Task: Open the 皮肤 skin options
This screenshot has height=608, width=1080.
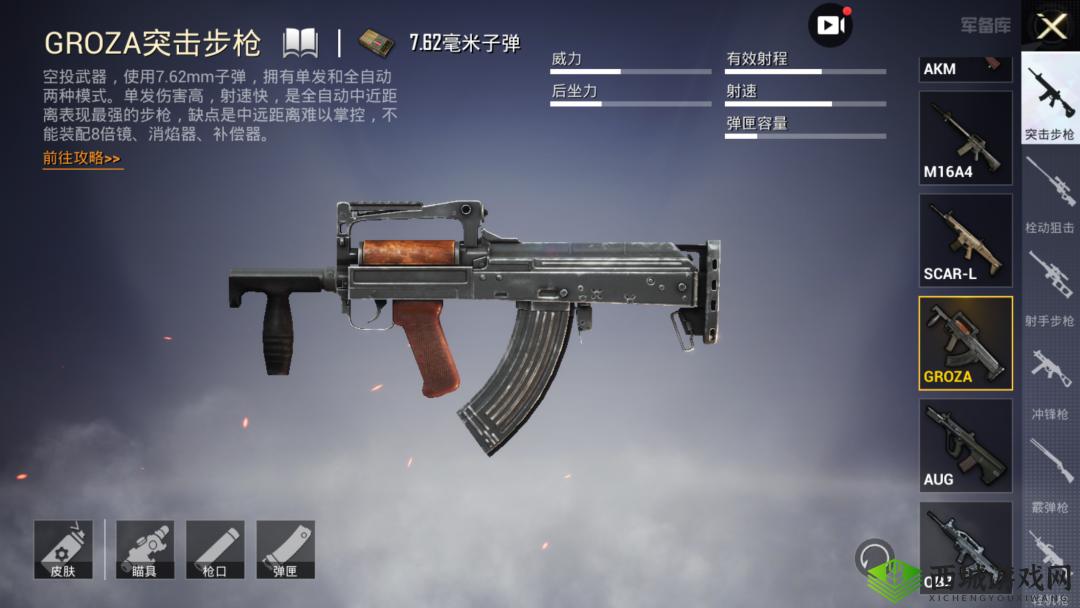Action: click(x=63, y=549)
